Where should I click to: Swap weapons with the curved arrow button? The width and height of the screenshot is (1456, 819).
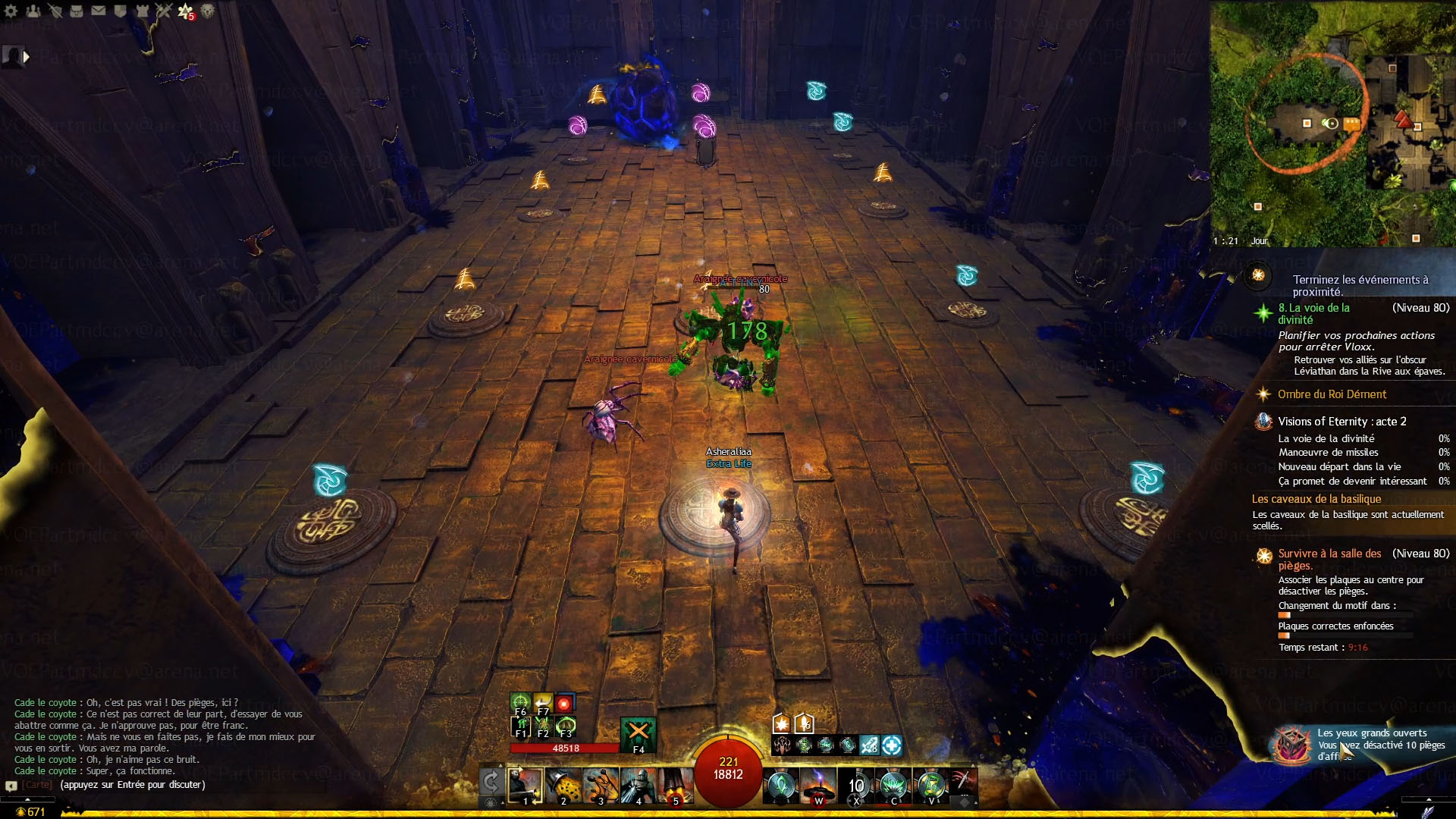[x=491, y=782]
